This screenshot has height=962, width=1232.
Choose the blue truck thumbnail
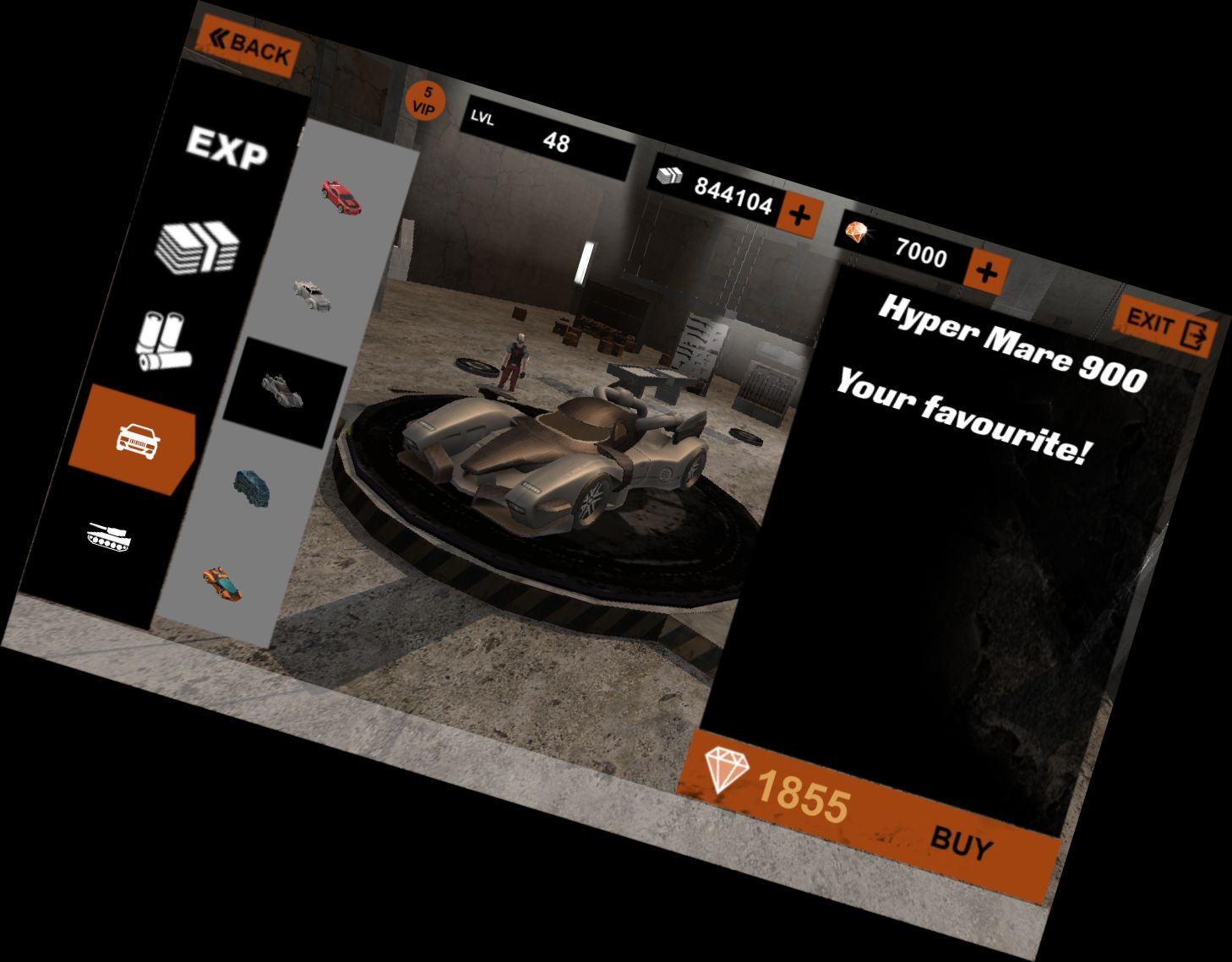tap(253, 486)
